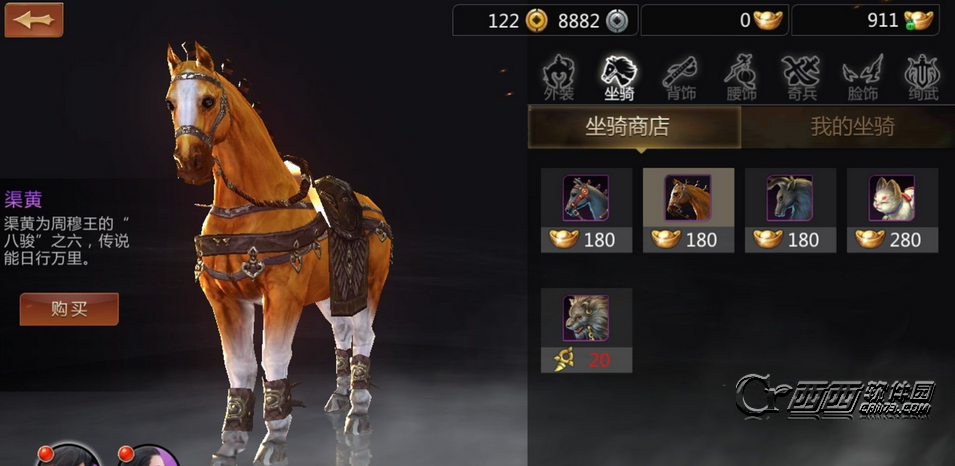The width and height of the screenshot is (955, 466).
Task: Click the gold ingot balance showing 0
Action: [715, 20]
